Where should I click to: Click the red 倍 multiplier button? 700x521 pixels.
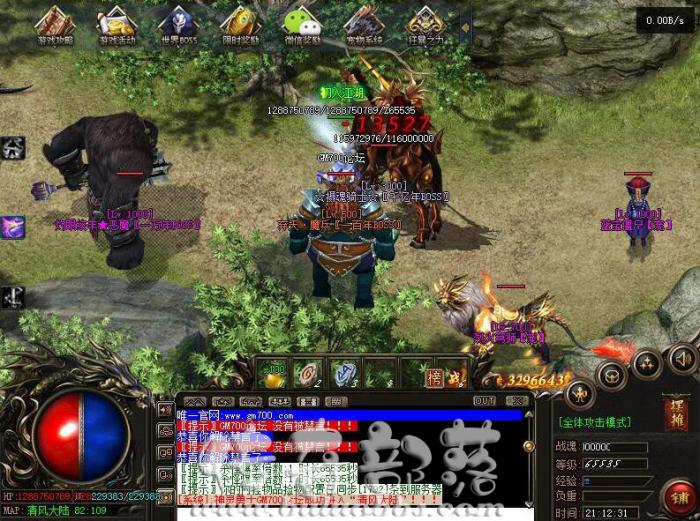point(434,377)
